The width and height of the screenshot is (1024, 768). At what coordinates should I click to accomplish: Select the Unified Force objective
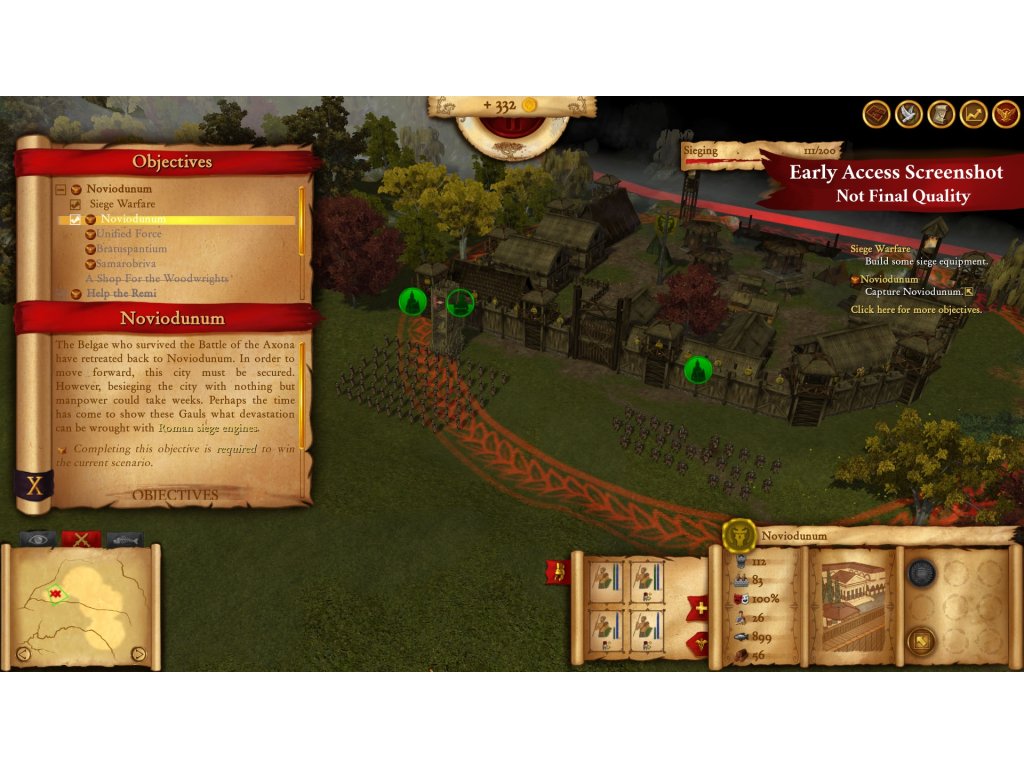click(x=128, y=234)
